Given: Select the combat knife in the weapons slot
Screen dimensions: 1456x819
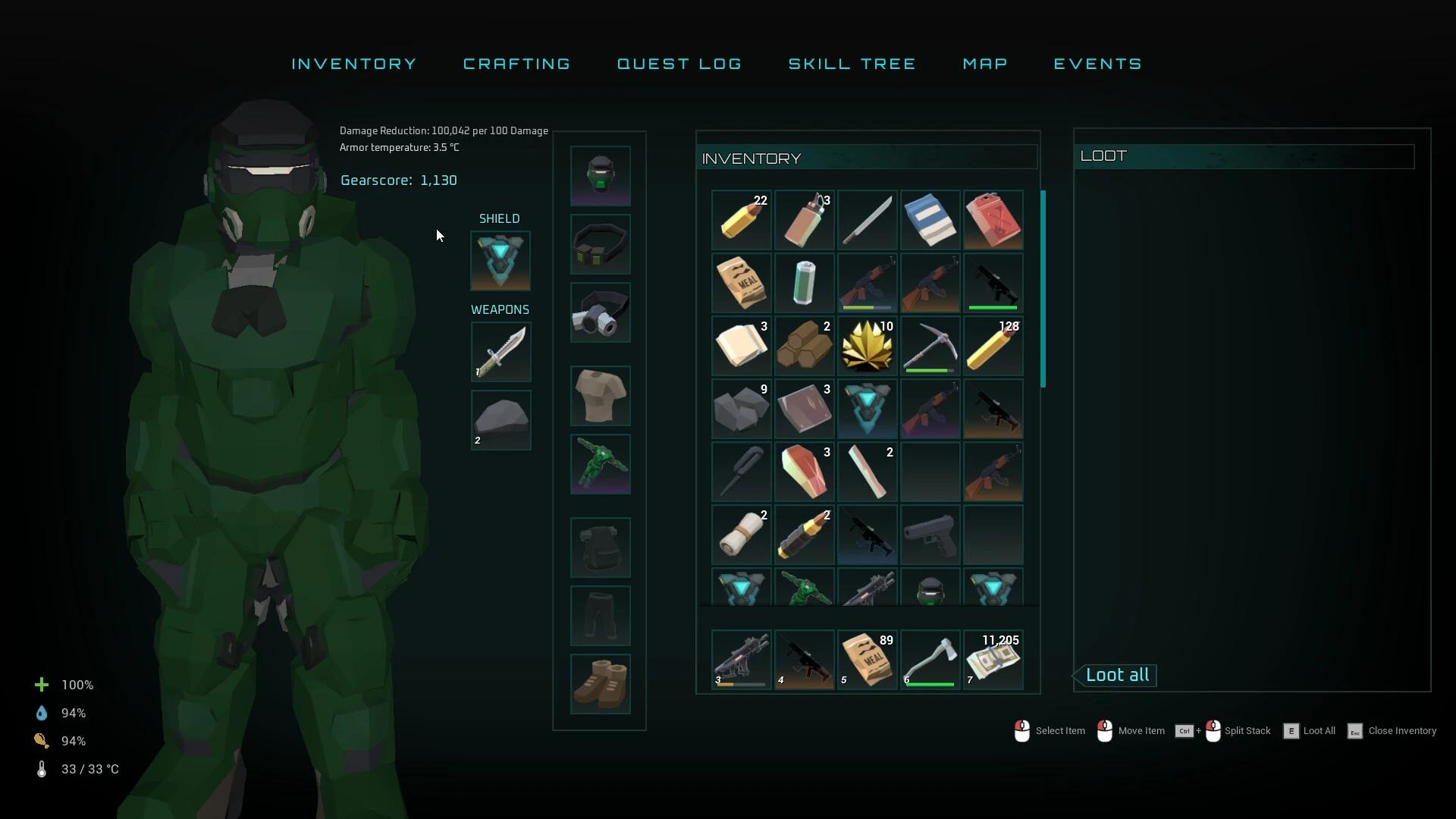Looking at the screenshot, I should [500, 352].
